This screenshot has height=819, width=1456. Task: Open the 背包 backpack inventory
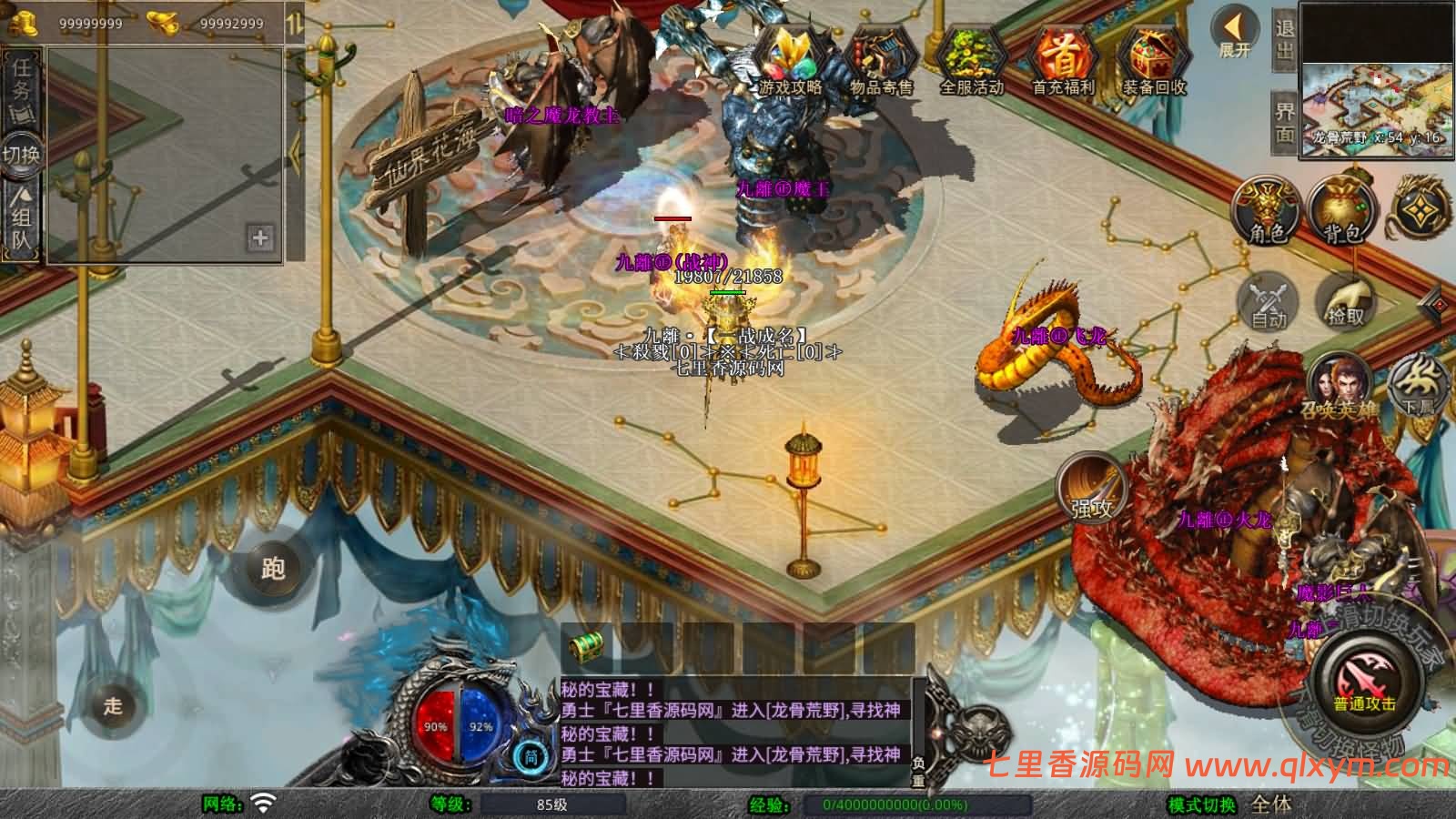pyautogui.click(x=1343, y=211)
